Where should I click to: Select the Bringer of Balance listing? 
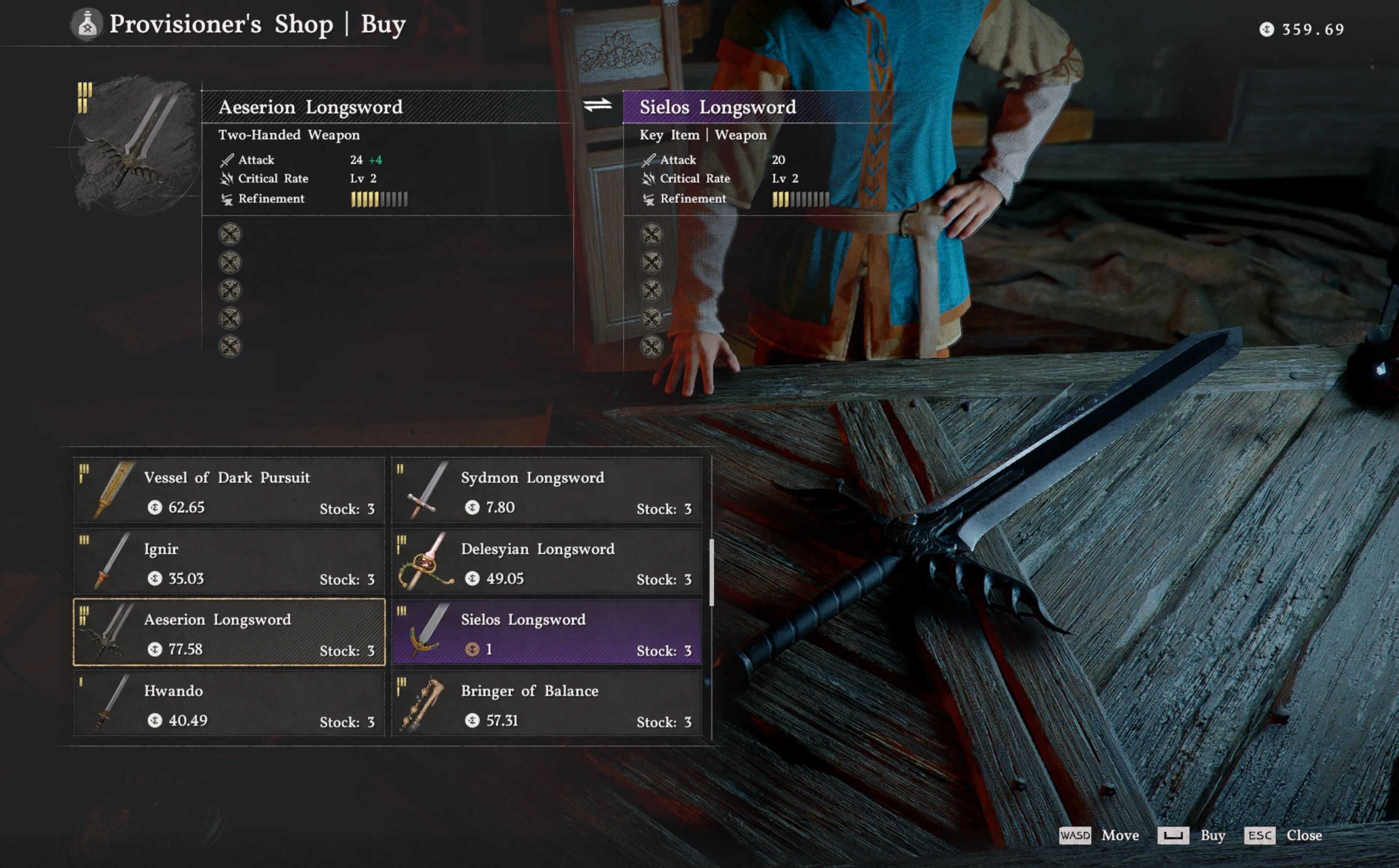[547, 704]
